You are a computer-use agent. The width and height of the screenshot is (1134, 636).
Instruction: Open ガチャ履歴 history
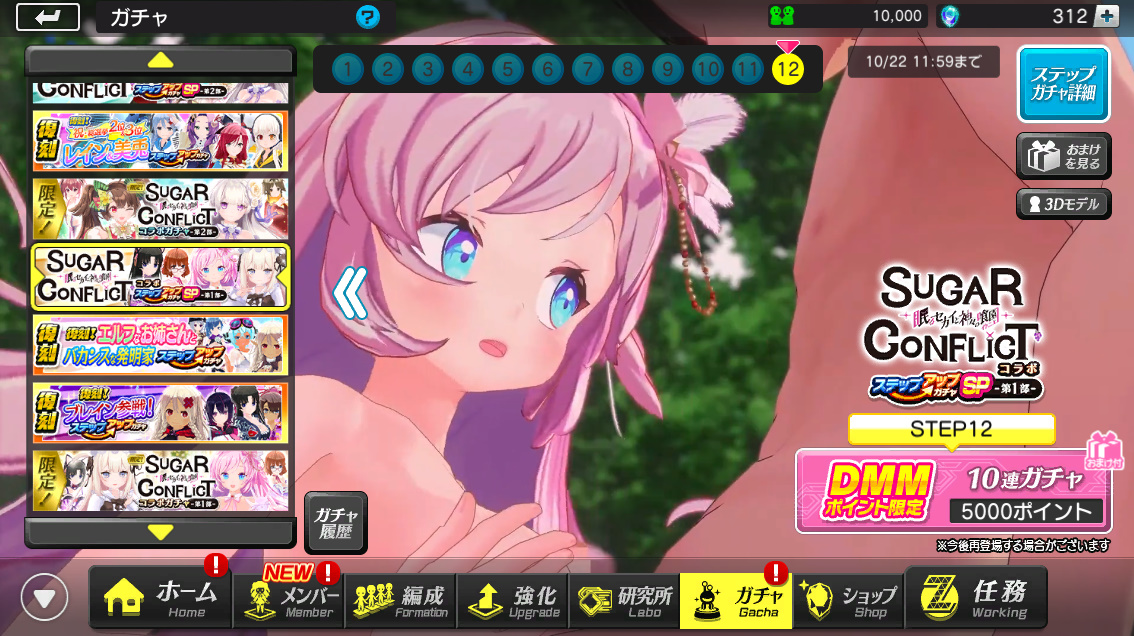click(x=336, y=522)
